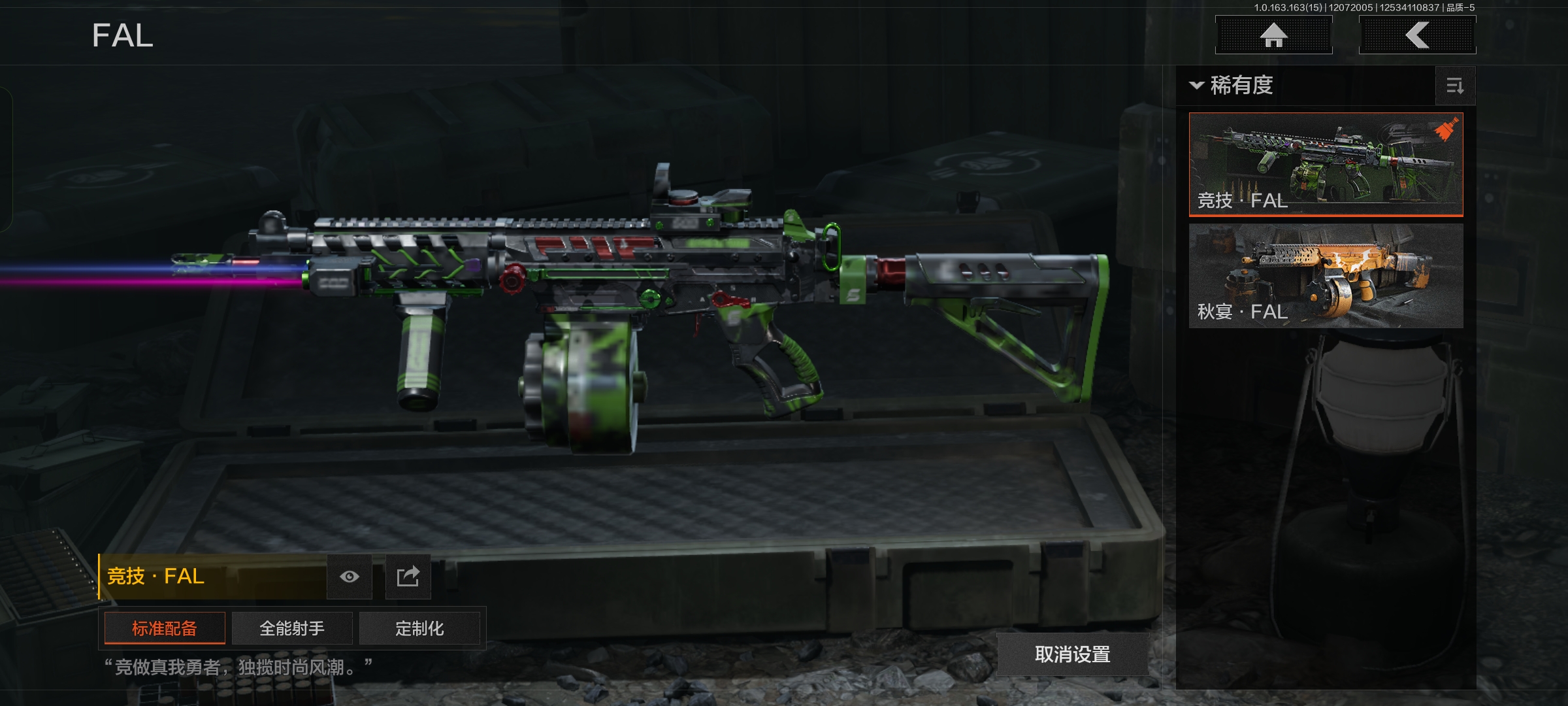Toggle the sort order icon
This screenshot has width=1568, height=706.
click(x=1455, y=86)
